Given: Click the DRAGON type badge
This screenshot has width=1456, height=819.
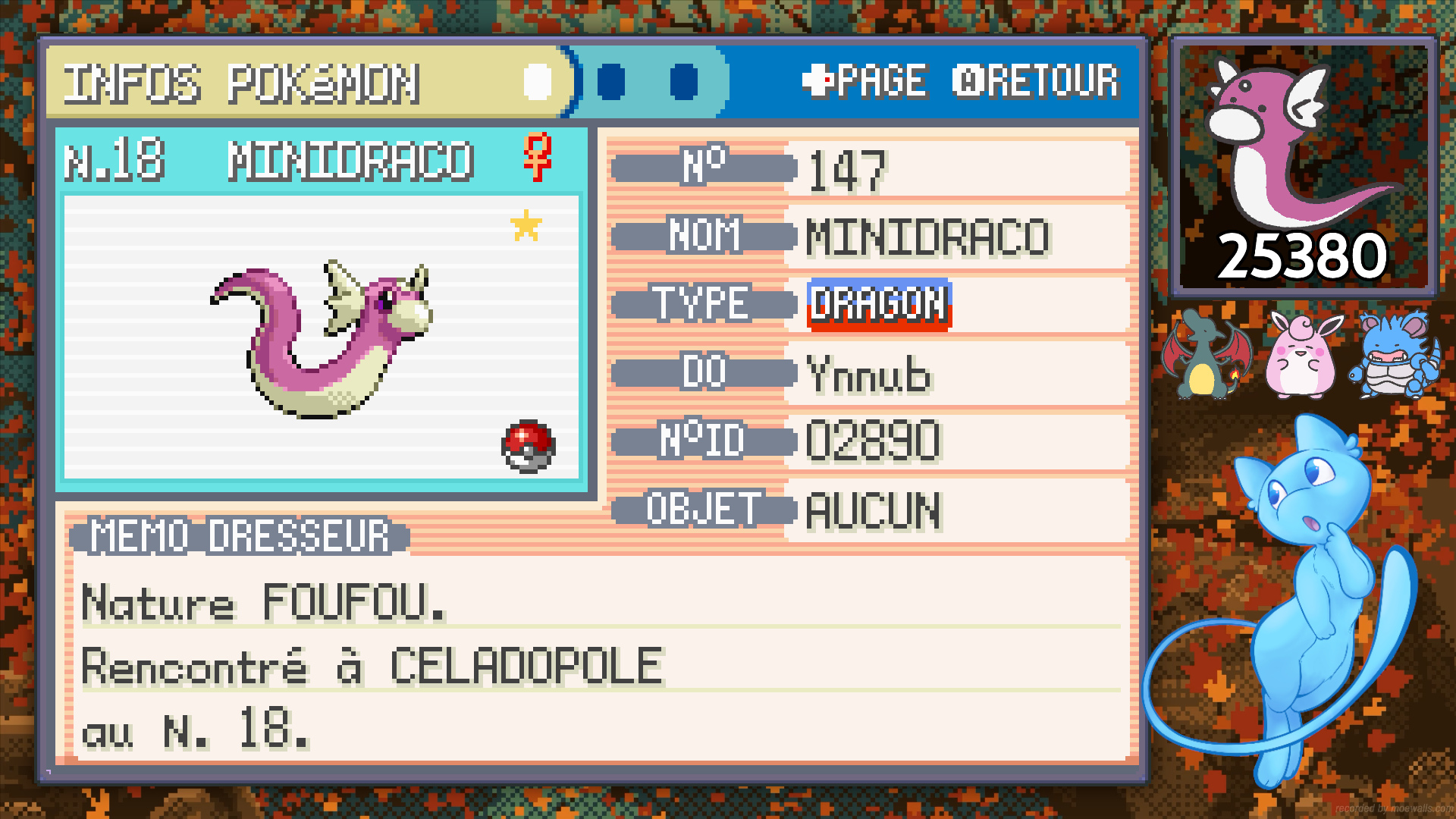Looking at the screenshot, I should click(879, 305).
